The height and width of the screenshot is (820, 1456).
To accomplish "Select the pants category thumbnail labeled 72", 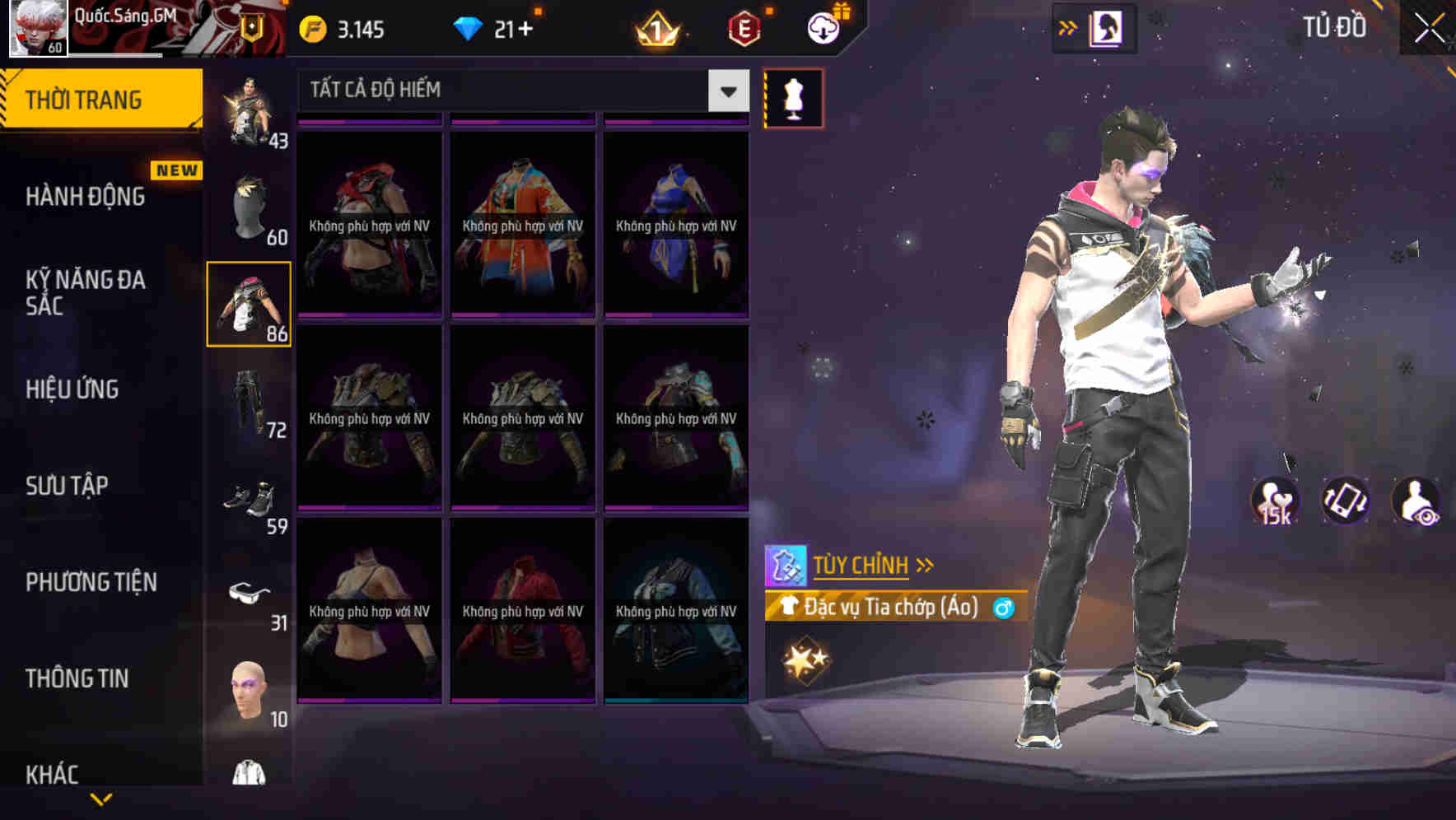I will click(249, 402).
